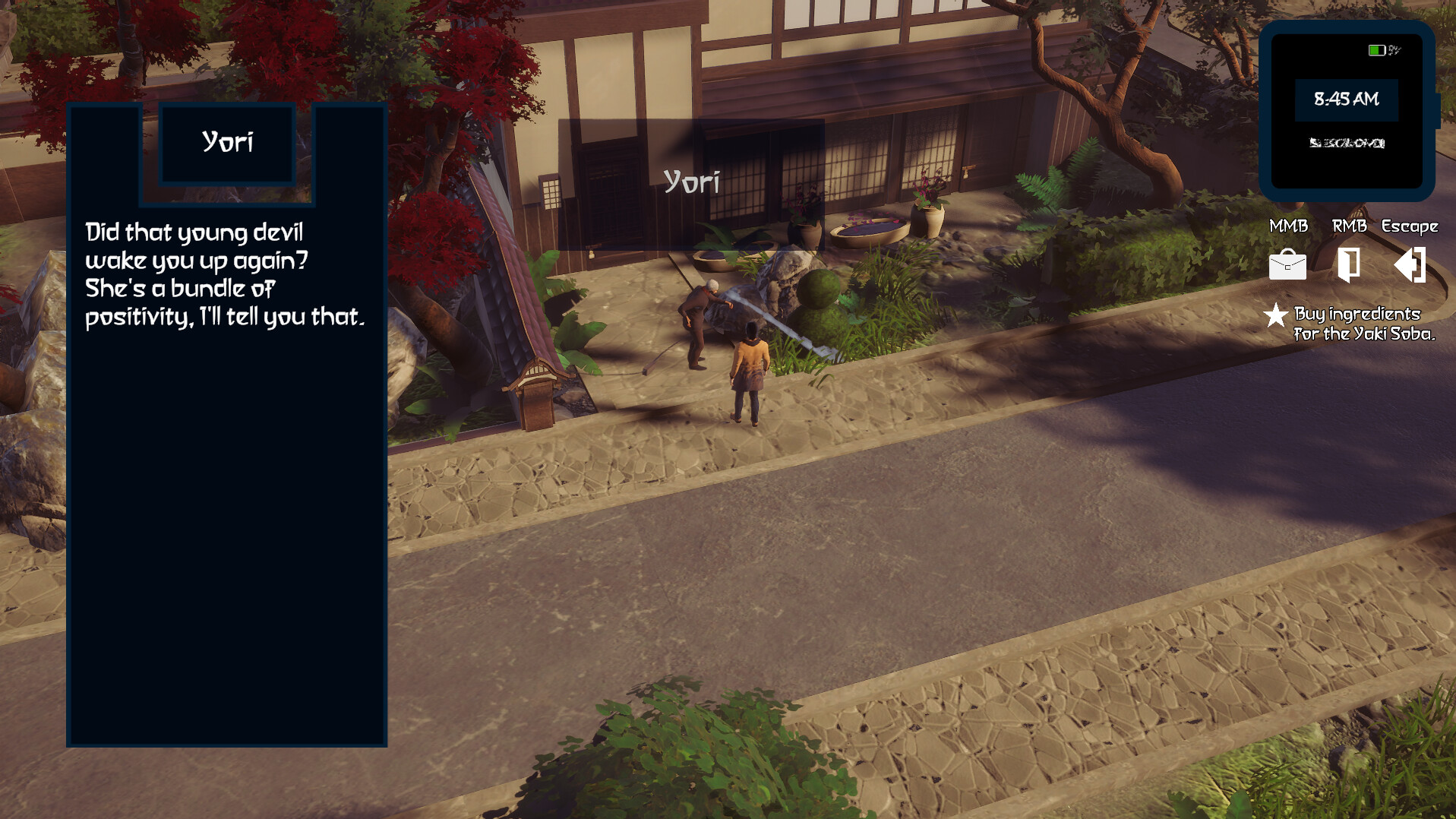Screen dimensions: 1456x819
Task: Click the door interaction icon under RMB
Action: click(x=1348, y=266)
